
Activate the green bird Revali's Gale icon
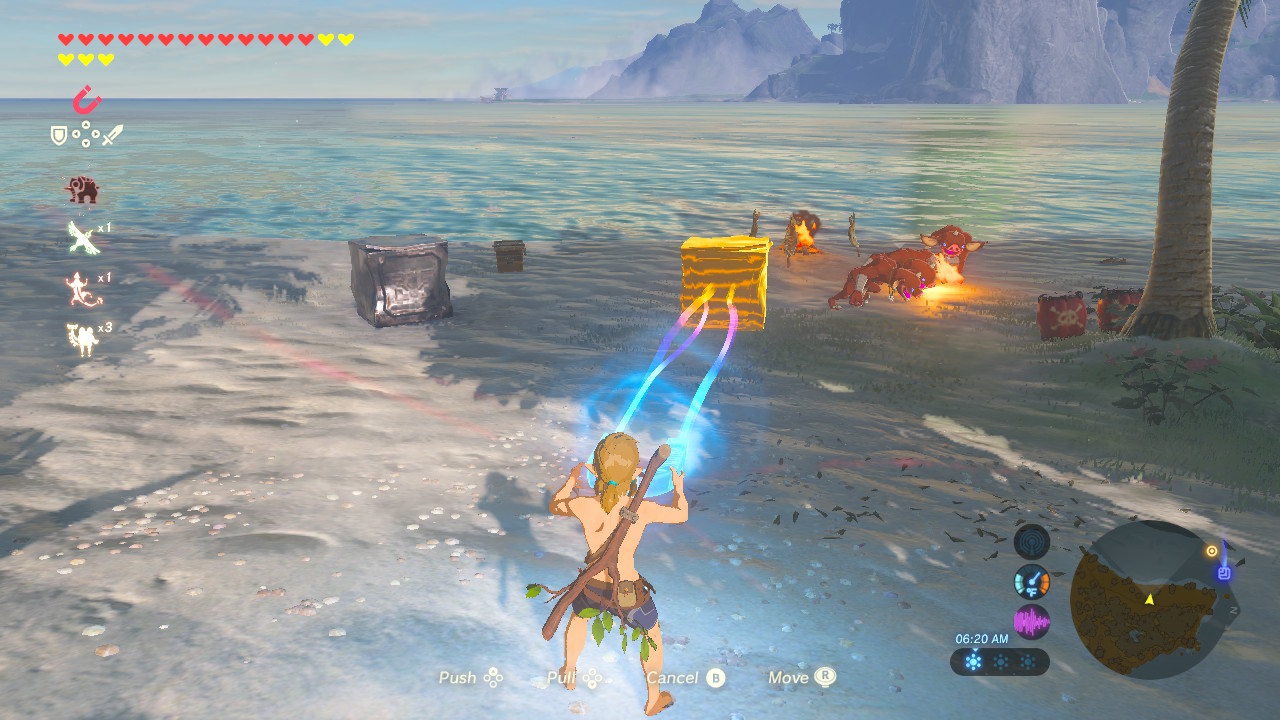click(82, 238)
